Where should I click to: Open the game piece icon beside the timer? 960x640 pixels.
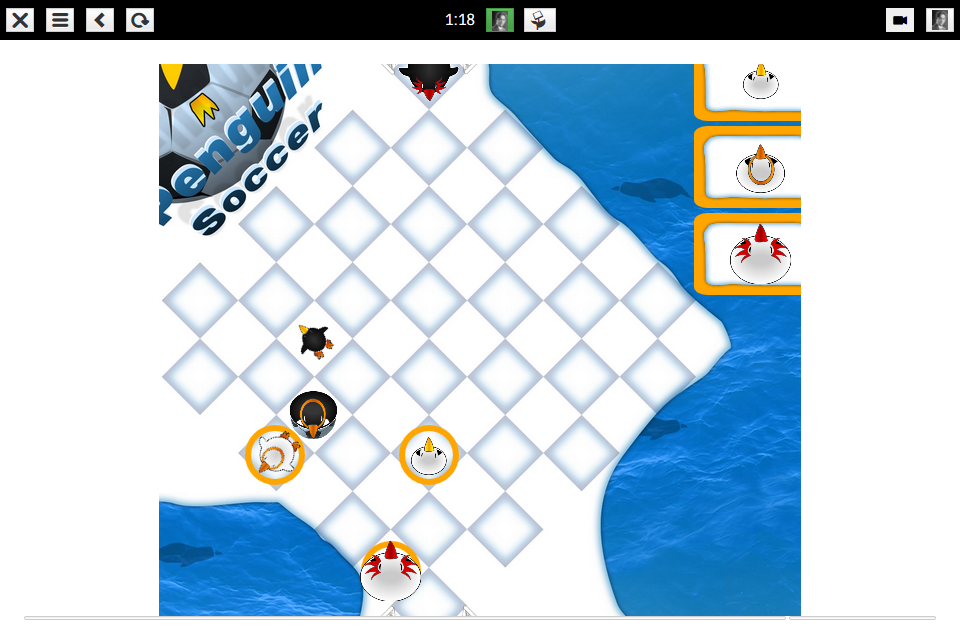[540, 20]
